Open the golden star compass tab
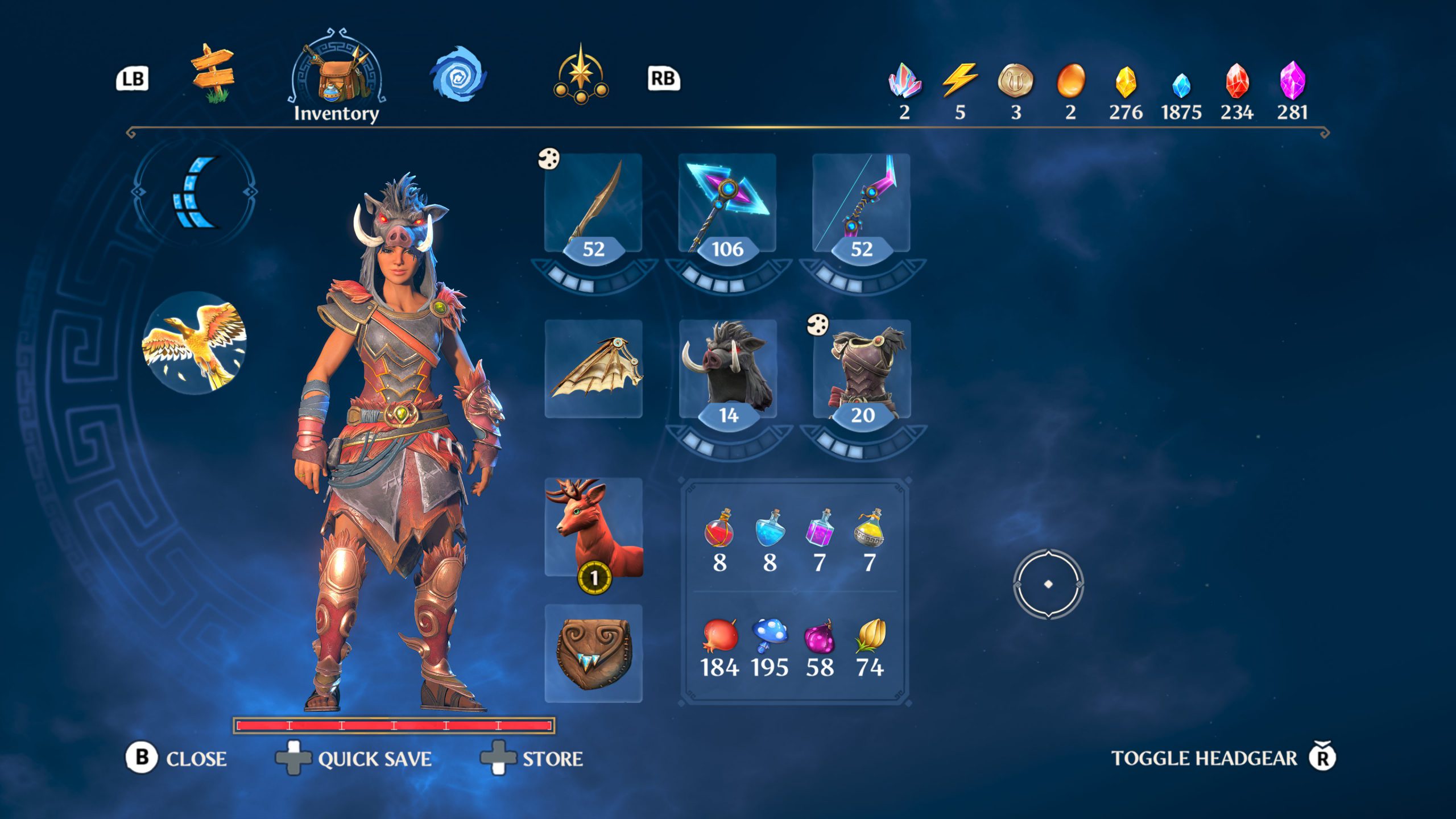The width and height of the screenshot is (1456, 819). pos(580,75)
